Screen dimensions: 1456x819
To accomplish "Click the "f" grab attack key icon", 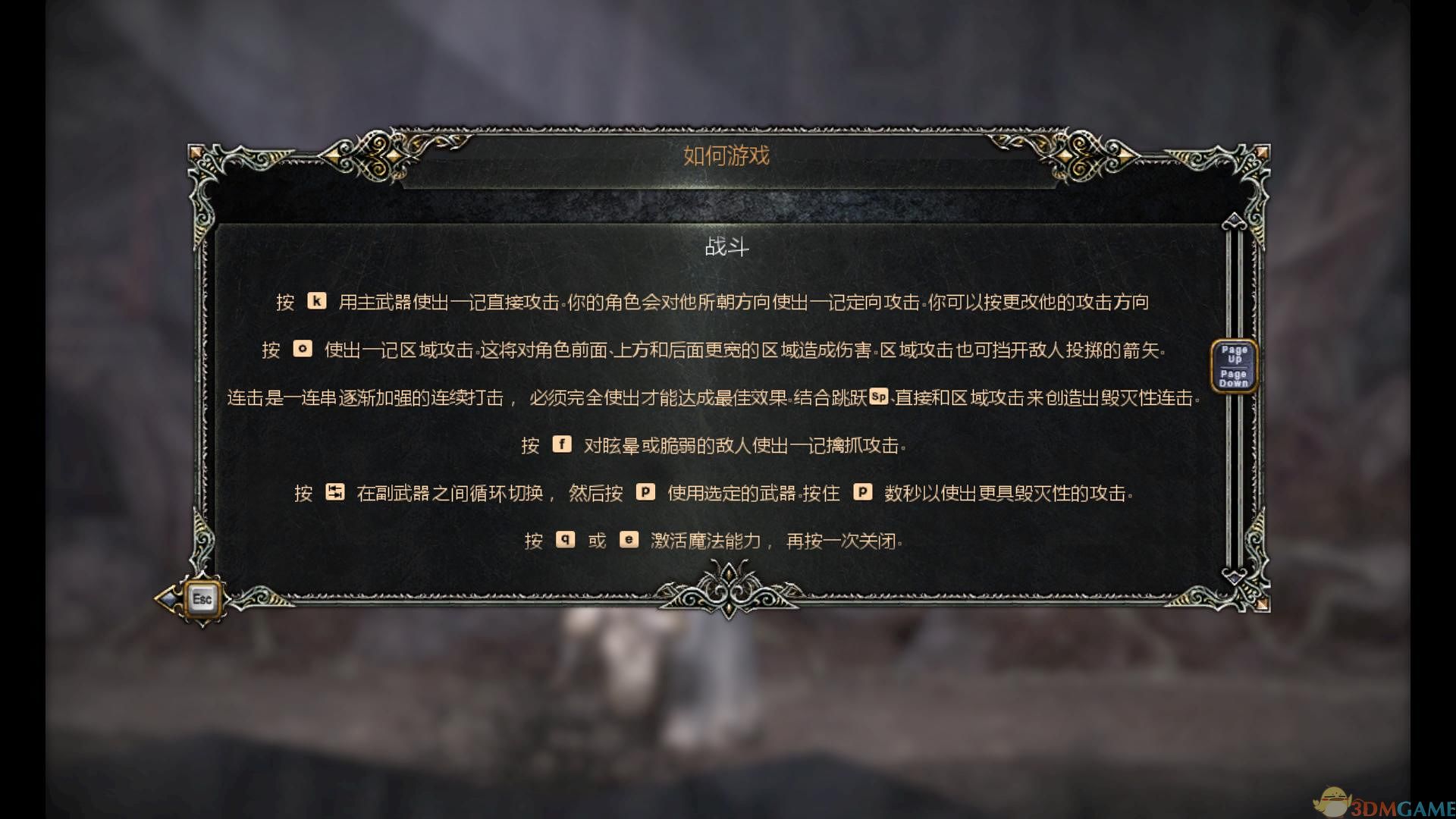I will pos(561,445).
